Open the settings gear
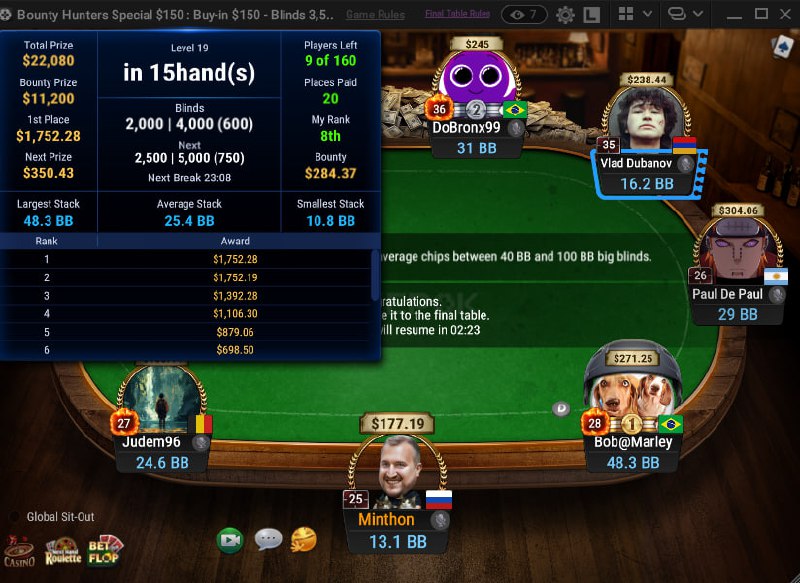The height and width of the screenshot is (583, 800). [565, 15]
